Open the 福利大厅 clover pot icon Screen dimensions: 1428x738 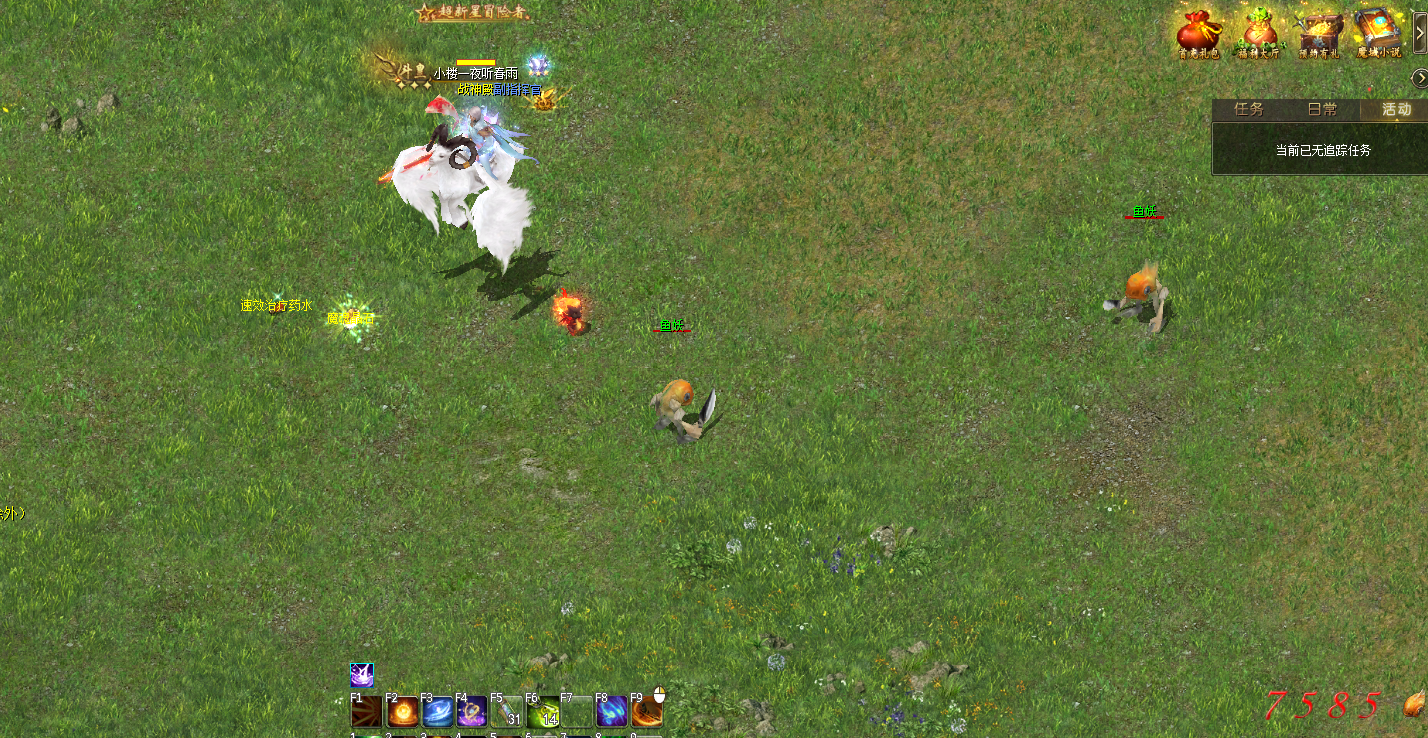[x=1258, y=33]
